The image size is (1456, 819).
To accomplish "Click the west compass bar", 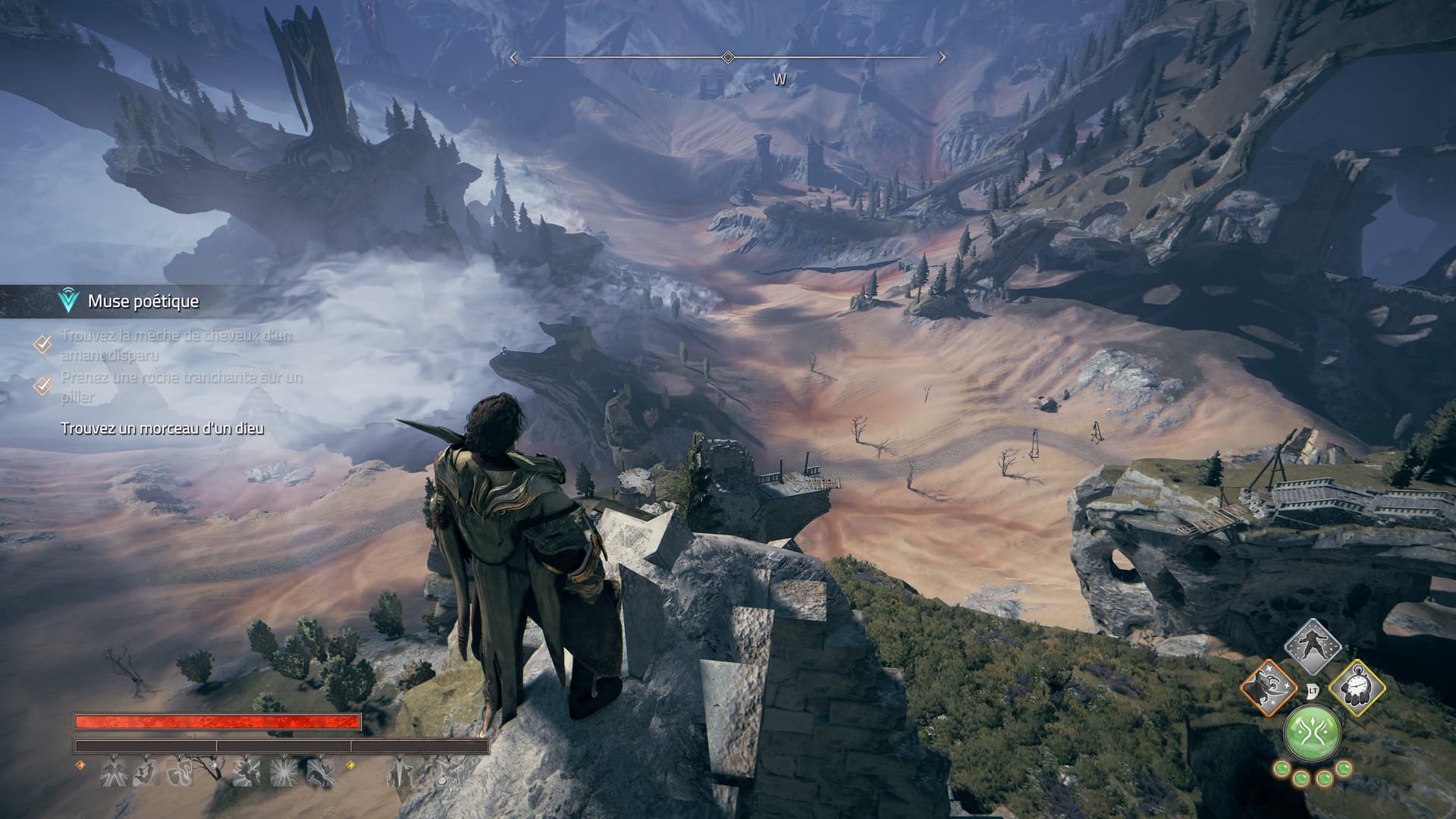I will (x=727, y=58).
